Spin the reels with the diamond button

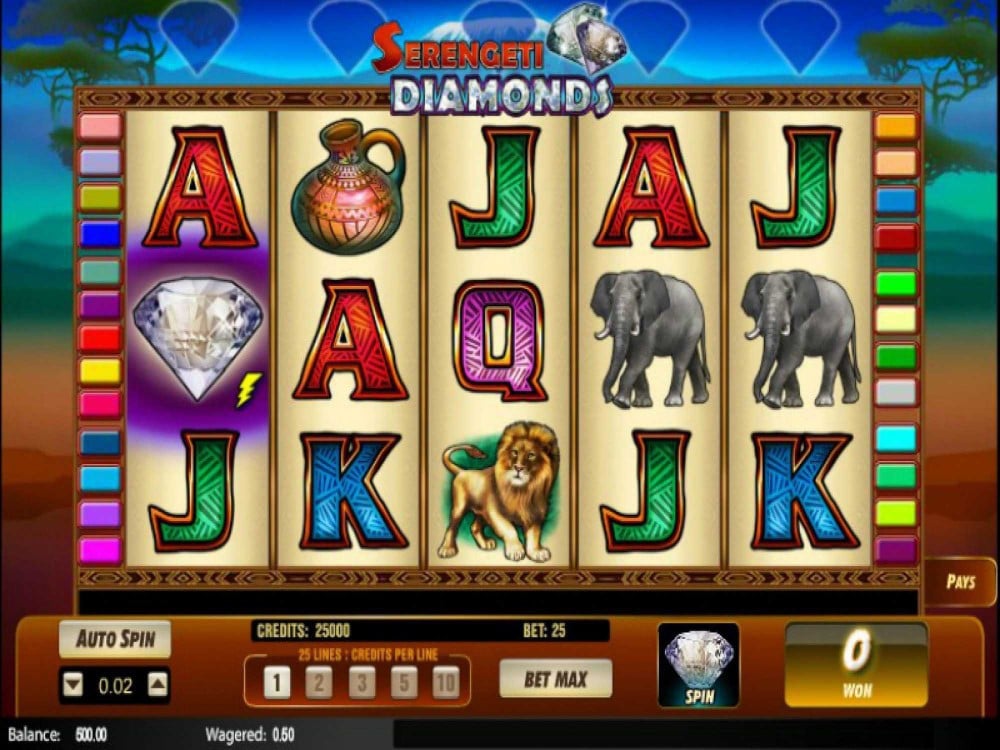tap(698, 664)
